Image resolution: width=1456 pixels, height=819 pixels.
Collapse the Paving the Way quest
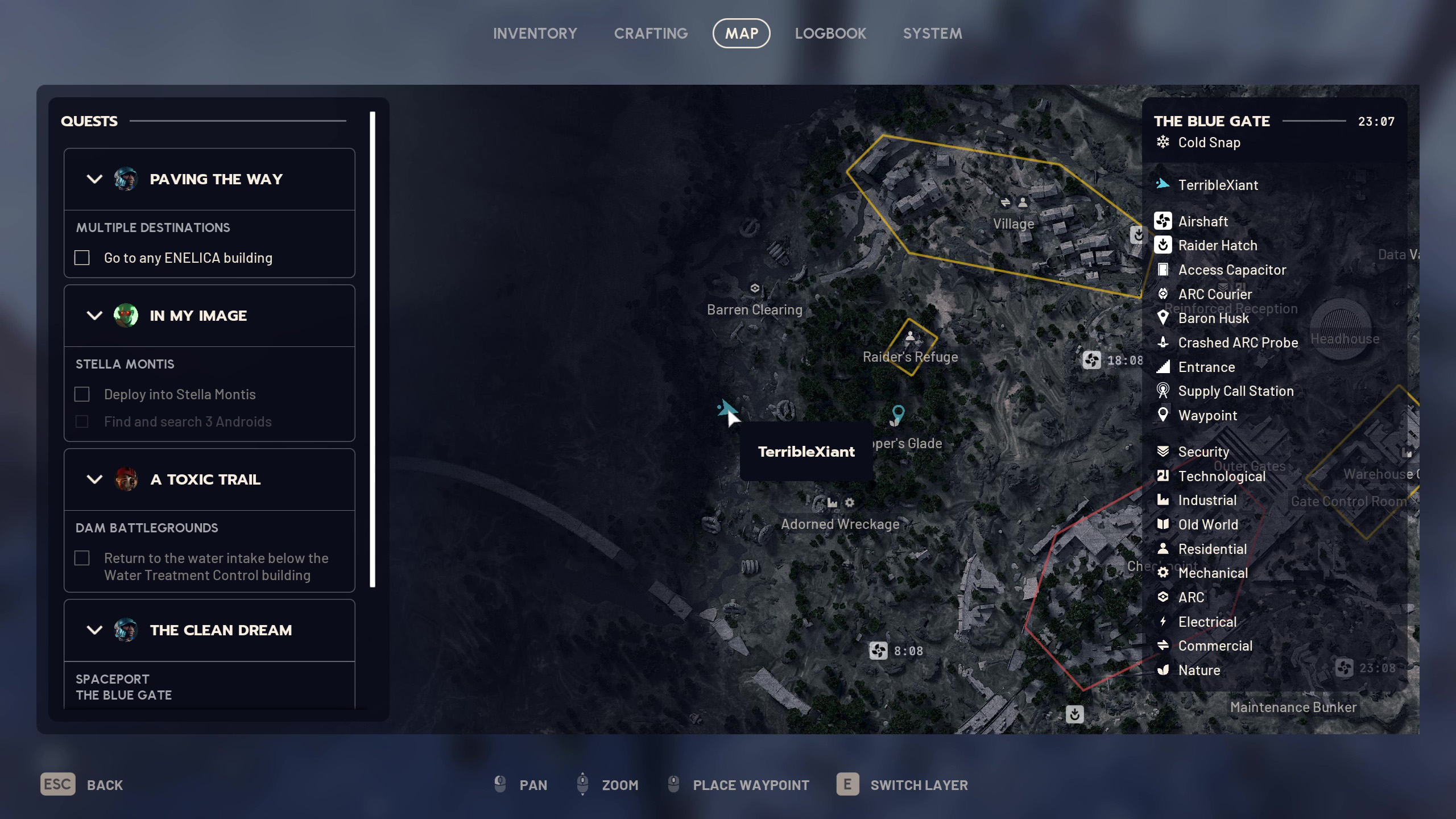click(94, 179)
